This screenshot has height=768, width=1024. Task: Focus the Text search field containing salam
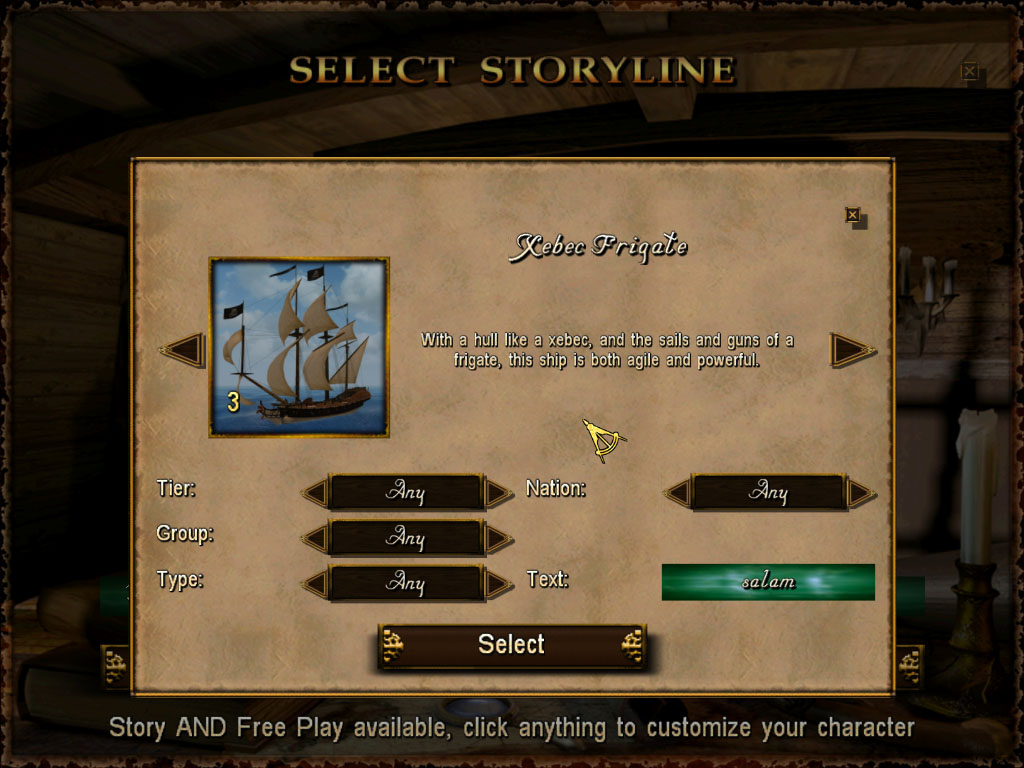768,582
